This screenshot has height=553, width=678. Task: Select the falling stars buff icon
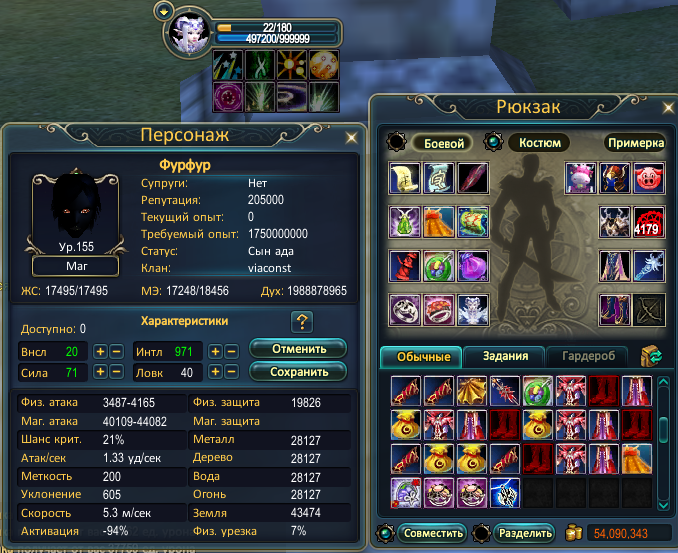coord(226,65)
